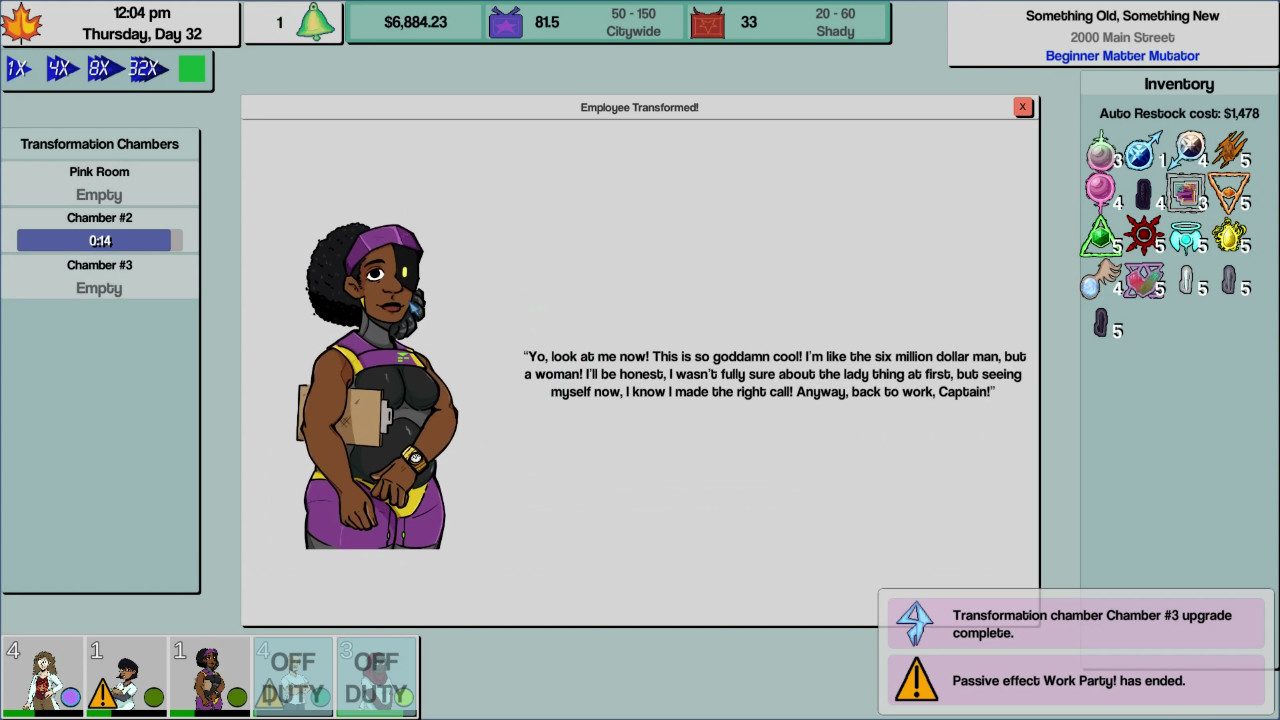
Task: Click the haloed angel wings inventory icon
Action: click(1186, 236)
